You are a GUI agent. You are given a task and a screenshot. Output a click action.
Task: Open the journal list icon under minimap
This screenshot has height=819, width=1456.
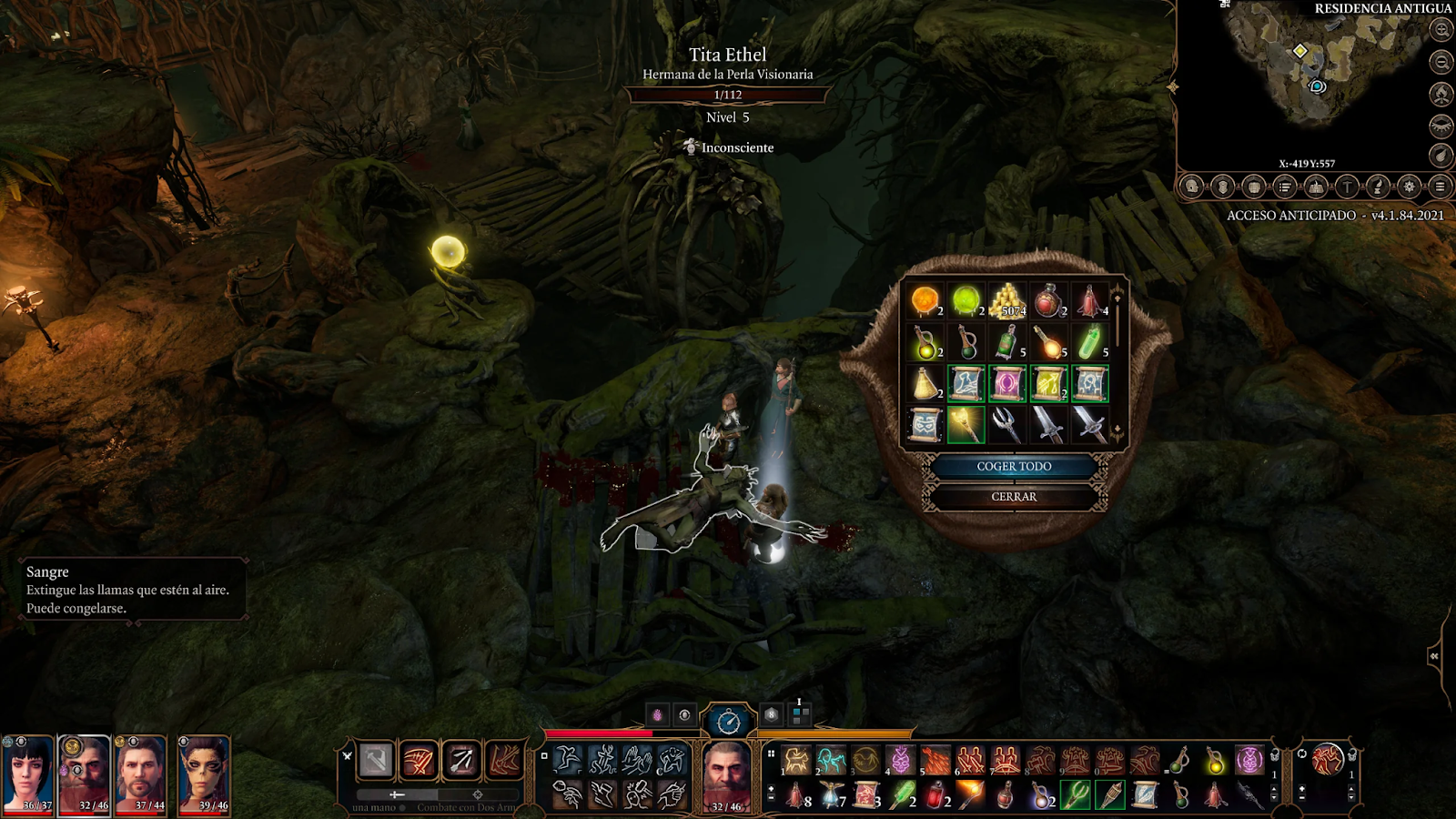point(1285,187)
